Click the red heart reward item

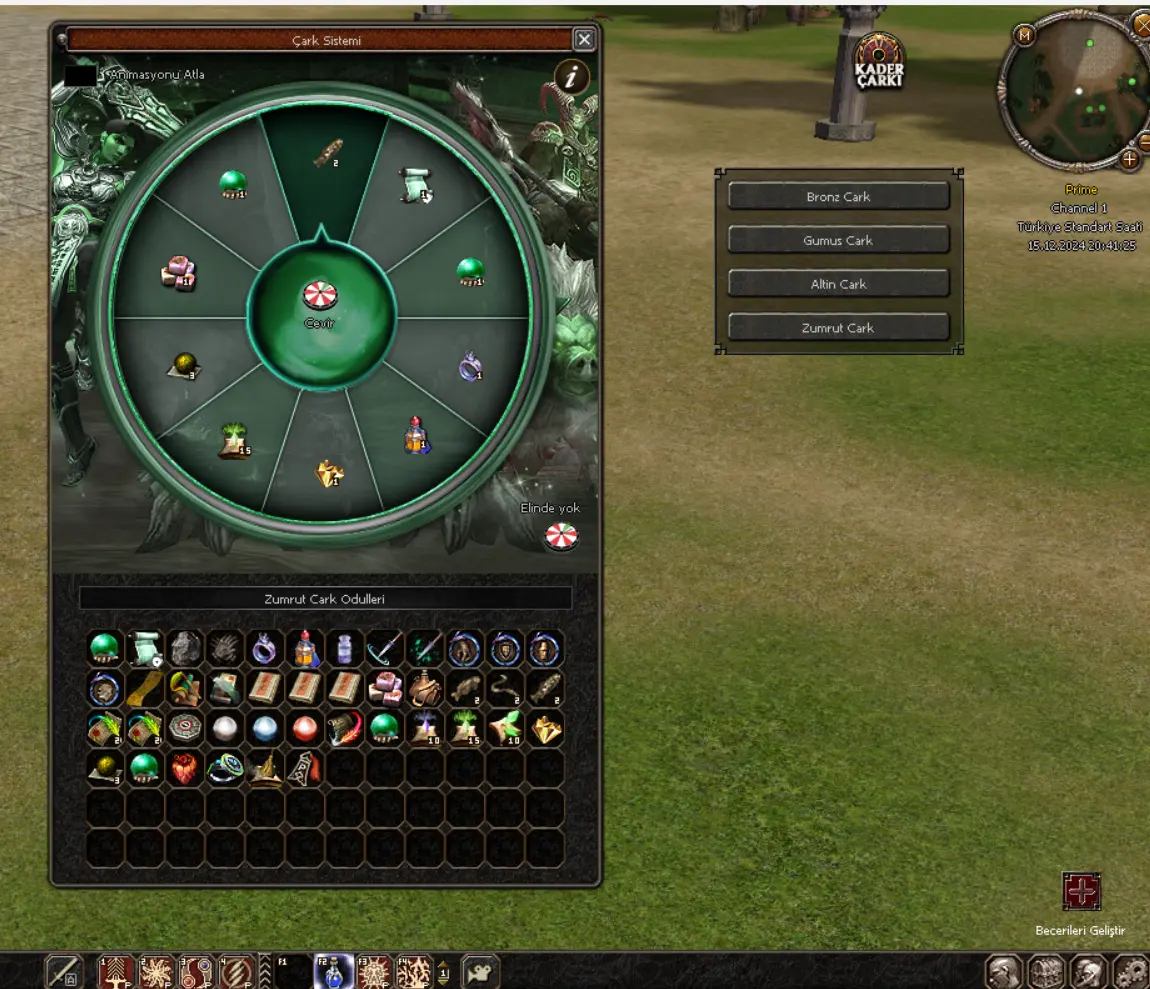[x=184, y=769]
